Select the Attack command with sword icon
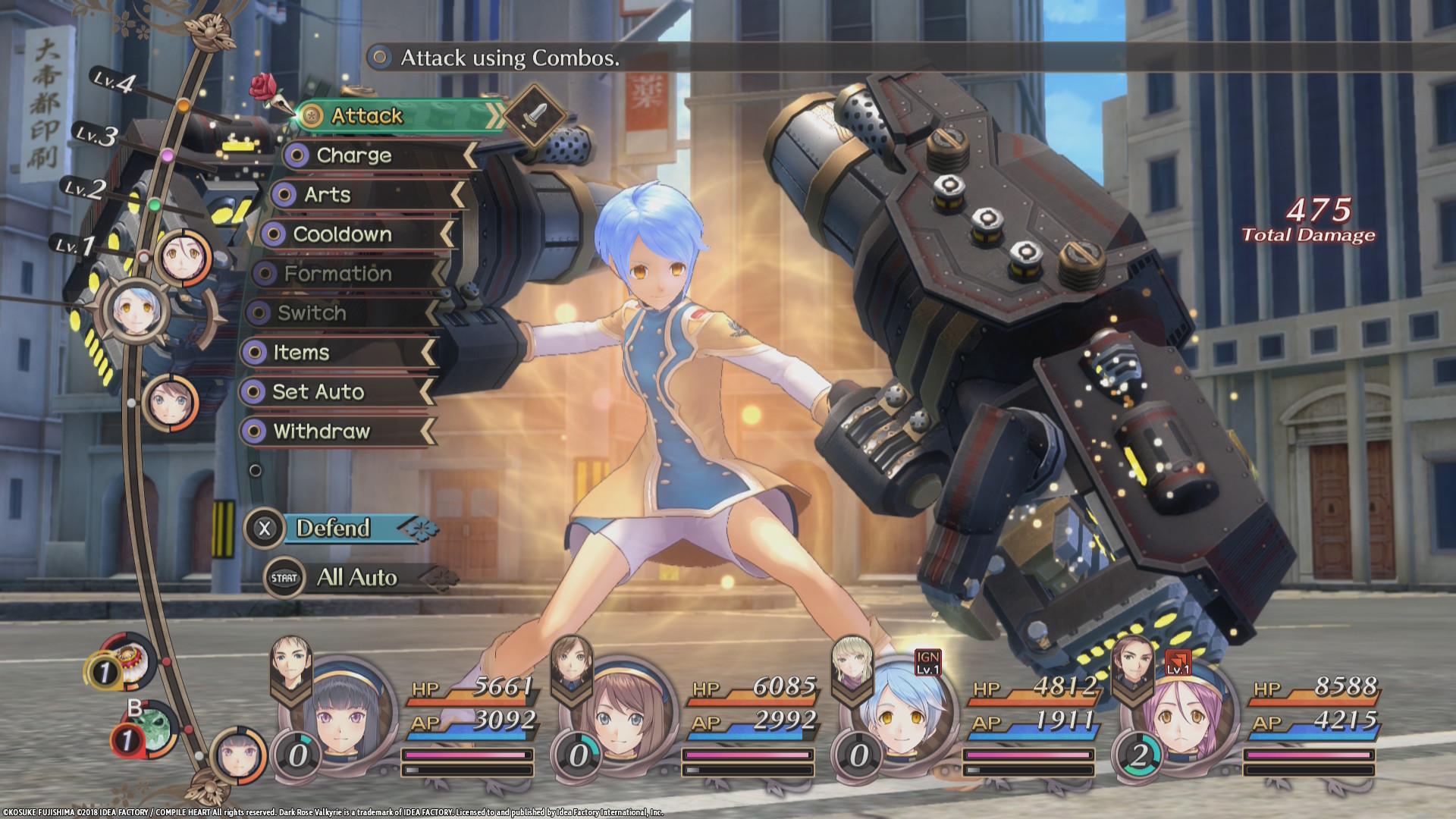Screen dimensions: 1456x819 coord(364,116)
